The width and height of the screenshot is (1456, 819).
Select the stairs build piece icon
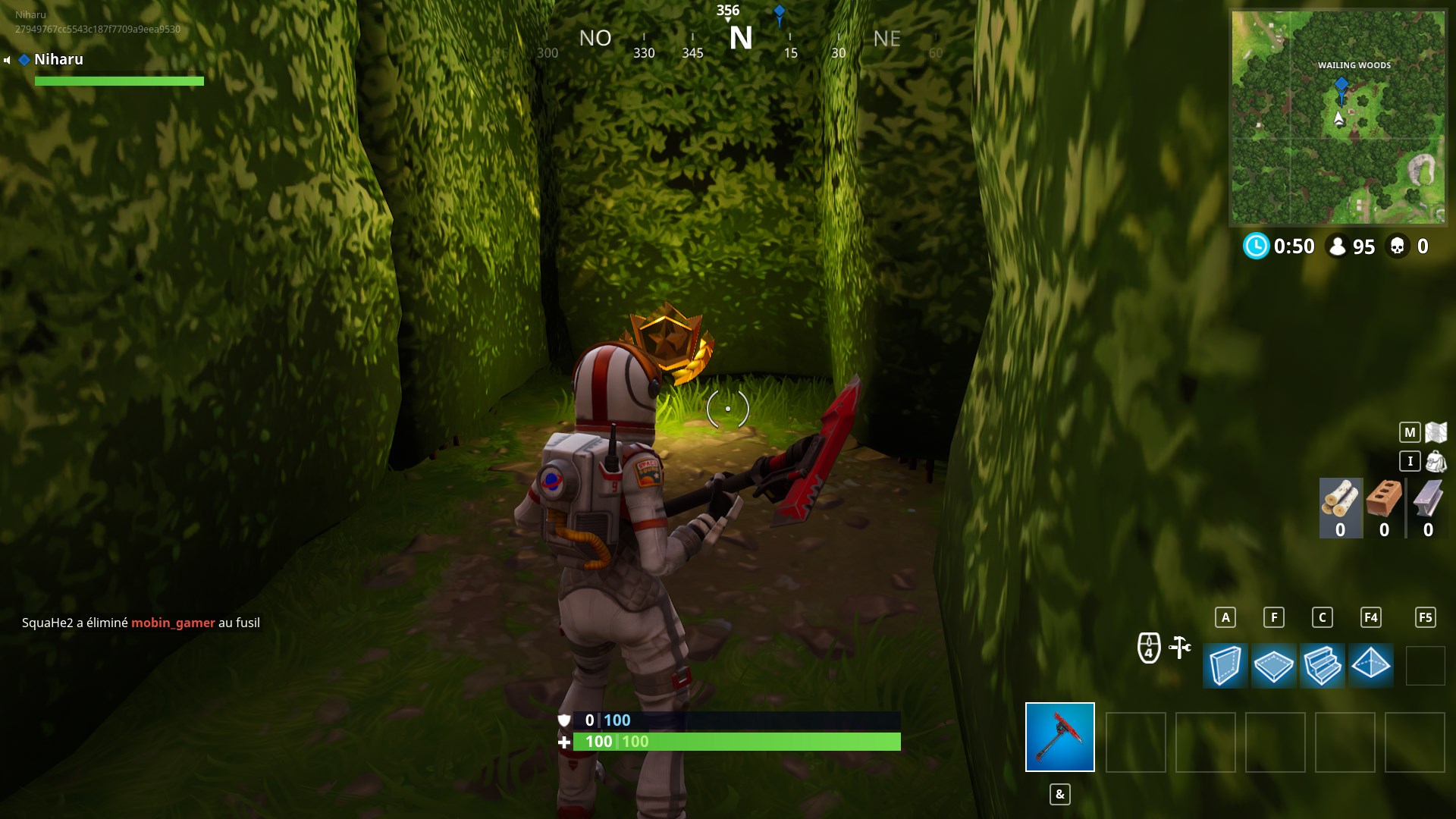click(1323, 666)
